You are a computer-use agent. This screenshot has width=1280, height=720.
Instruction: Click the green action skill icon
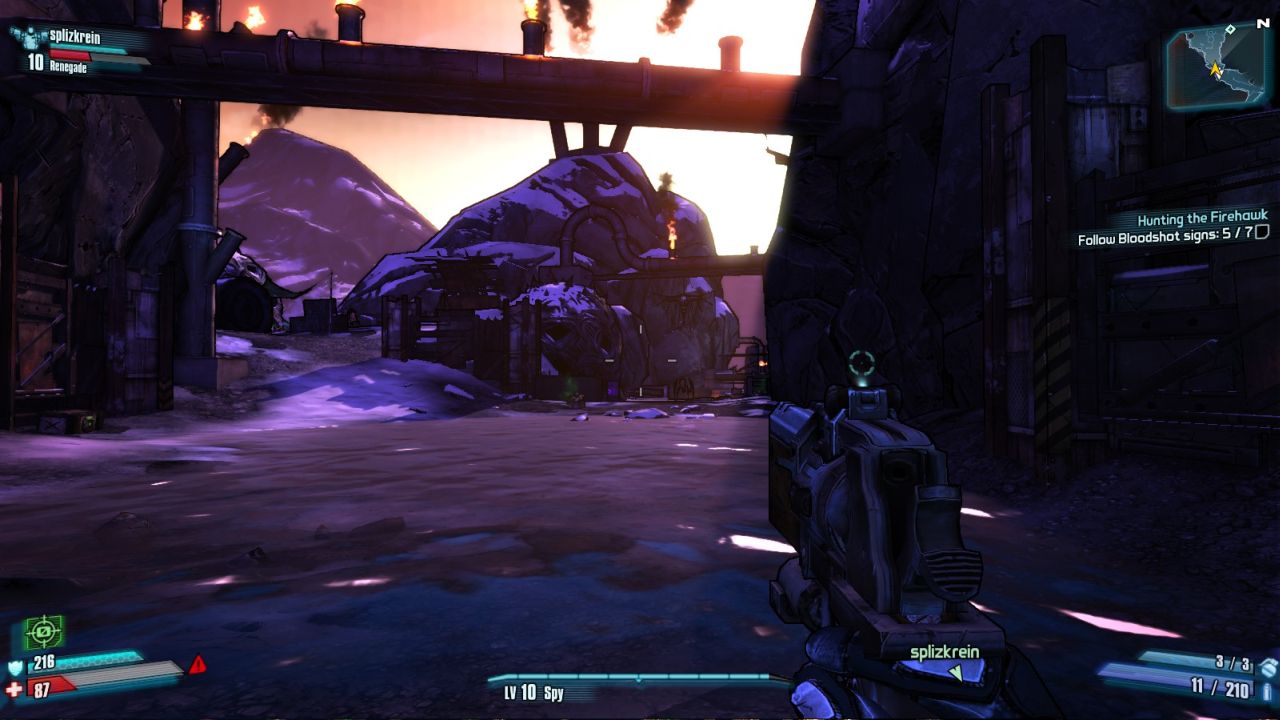pos(44,632)
